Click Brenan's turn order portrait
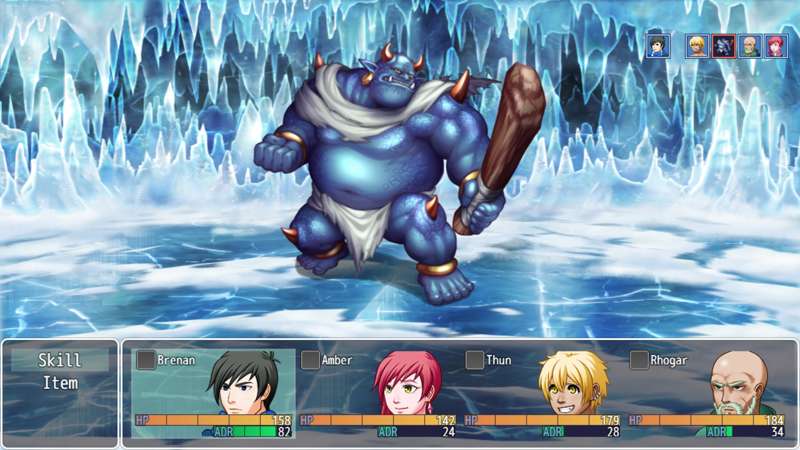This screenshot has width=800, height=450. [x=657, y=46]
